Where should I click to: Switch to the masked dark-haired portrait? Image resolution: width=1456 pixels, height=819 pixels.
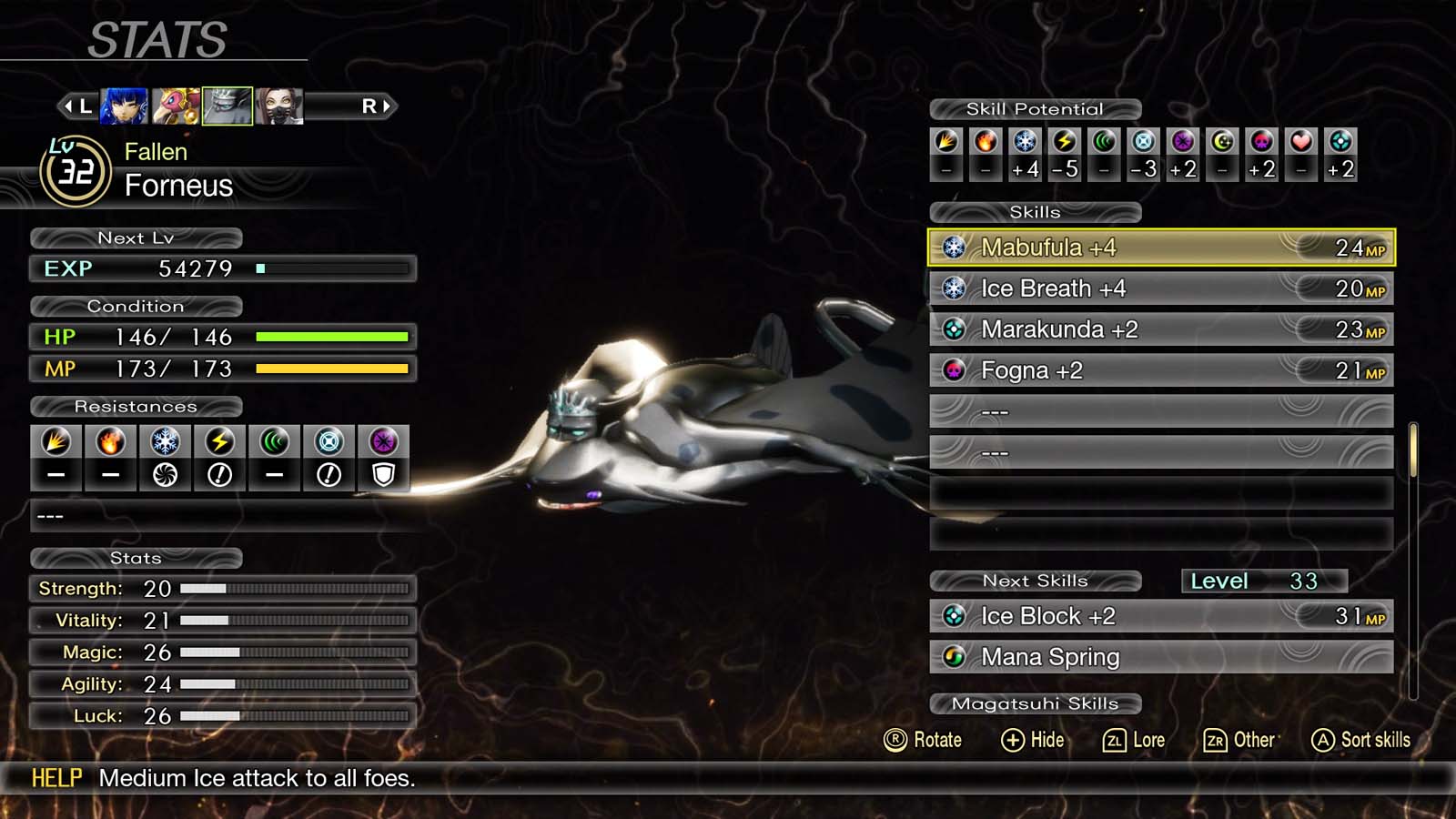tap(278, 106)
